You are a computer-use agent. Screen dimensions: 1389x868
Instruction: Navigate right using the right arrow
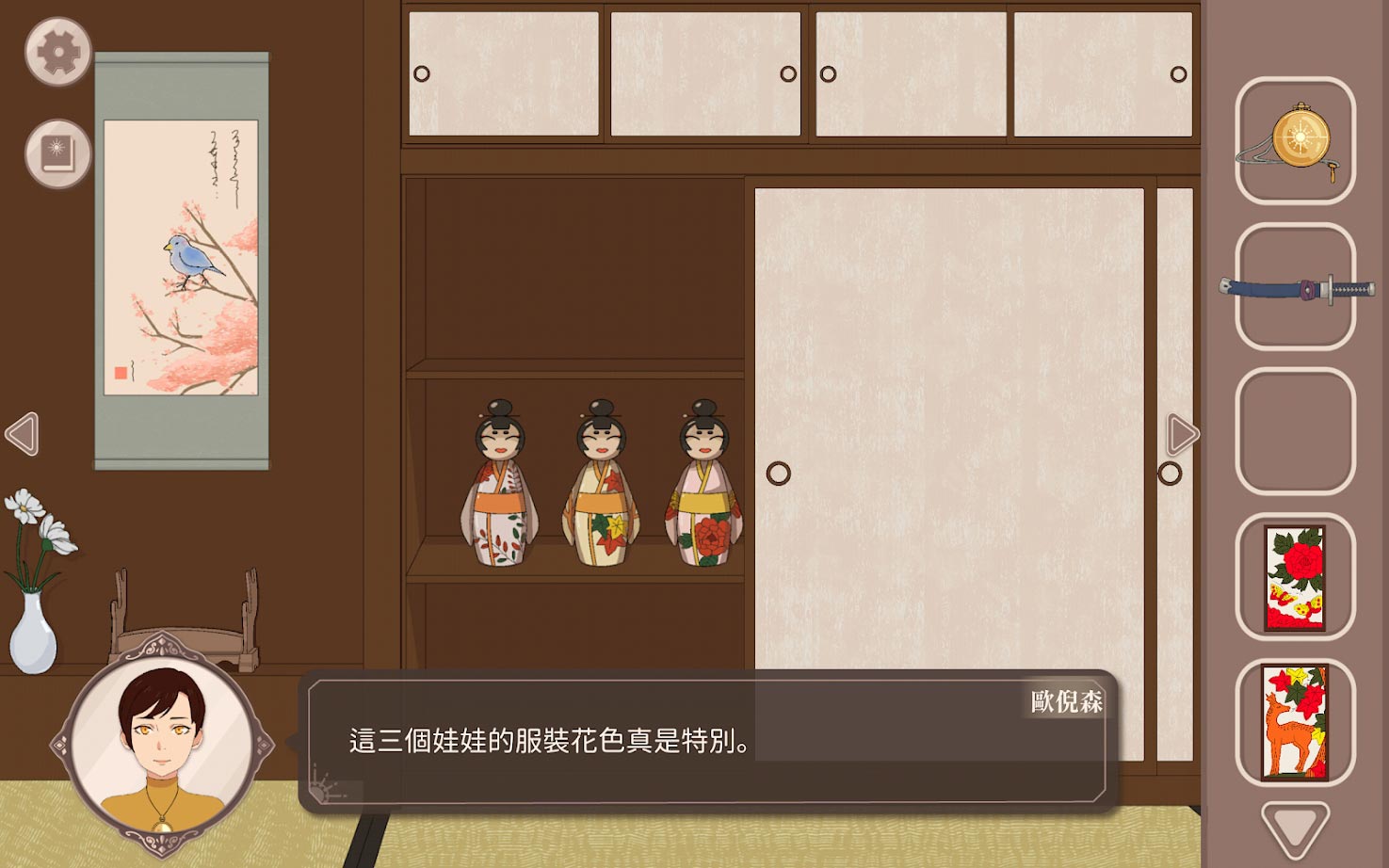(x=1182, y=435)
